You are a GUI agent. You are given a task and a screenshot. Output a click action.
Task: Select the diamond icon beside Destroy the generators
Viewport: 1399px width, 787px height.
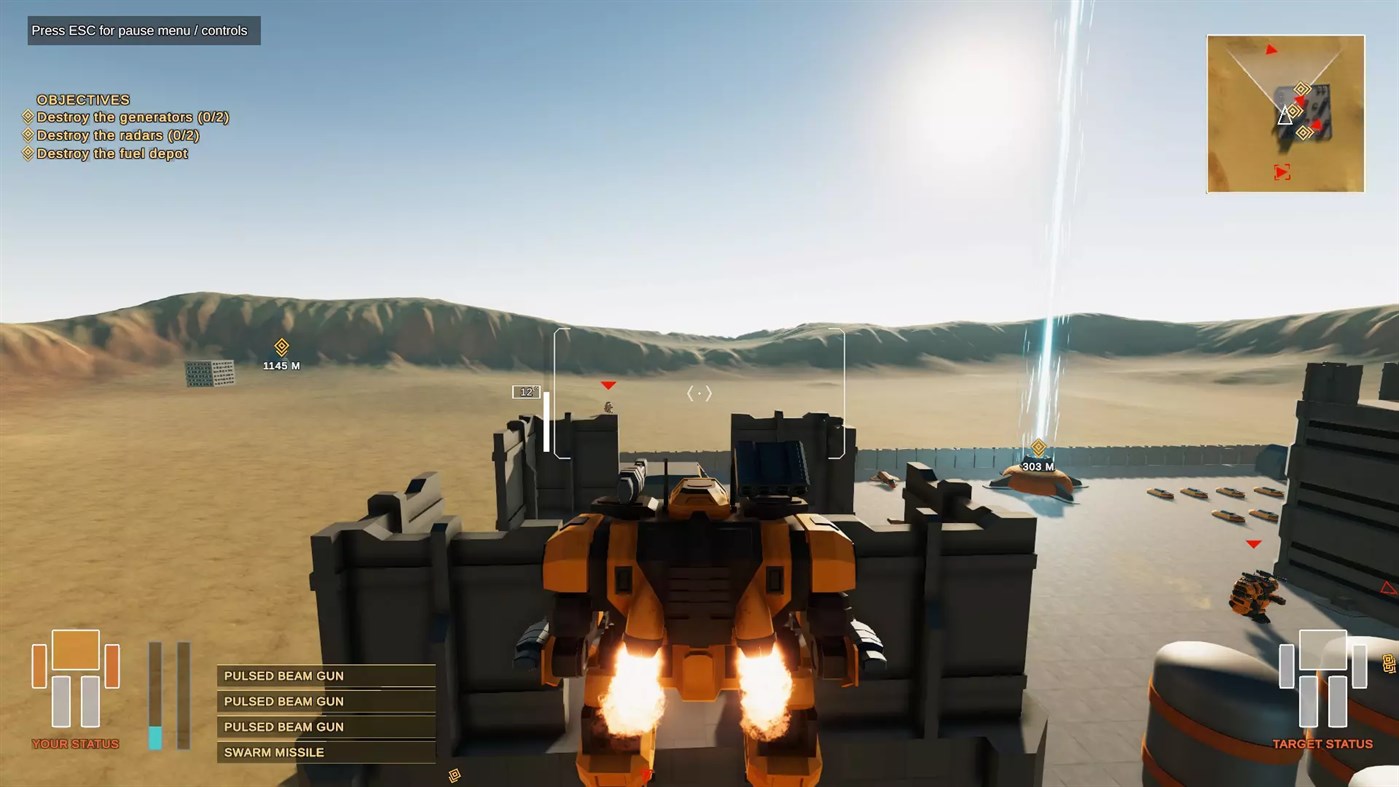click(26, 116)
